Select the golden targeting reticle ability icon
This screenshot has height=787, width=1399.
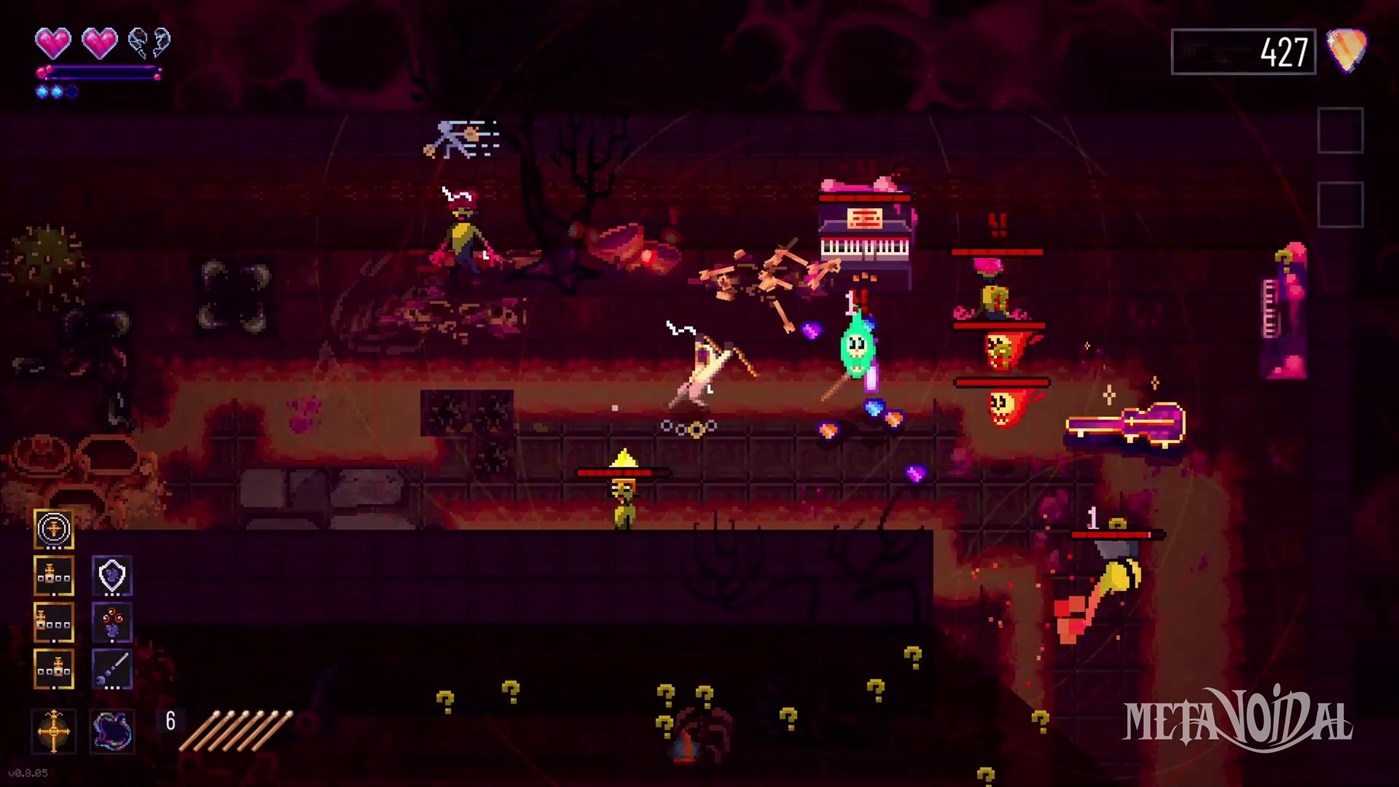[x=53, y=530]
